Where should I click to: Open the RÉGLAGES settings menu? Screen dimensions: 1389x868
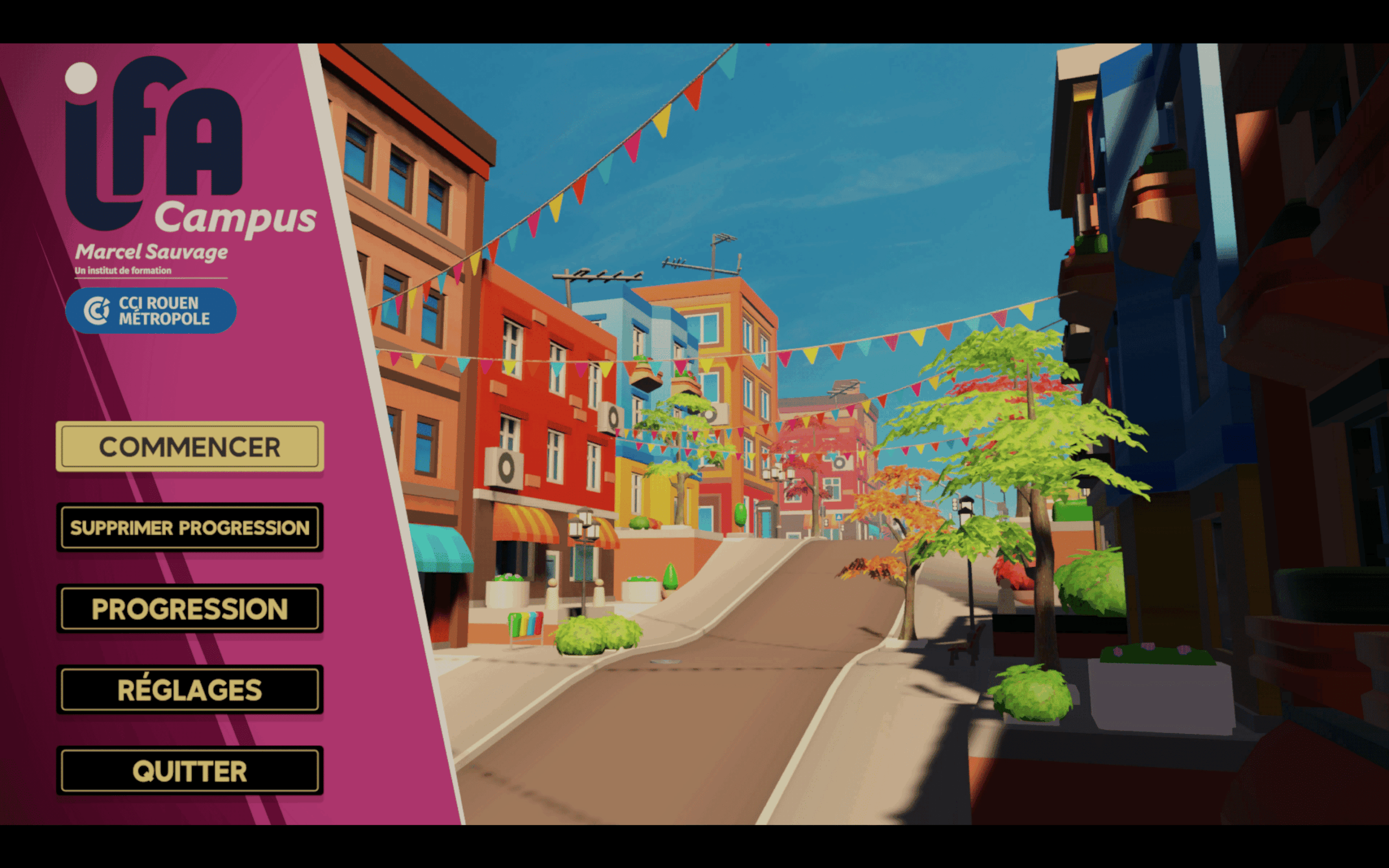click(x=189, y=690)
